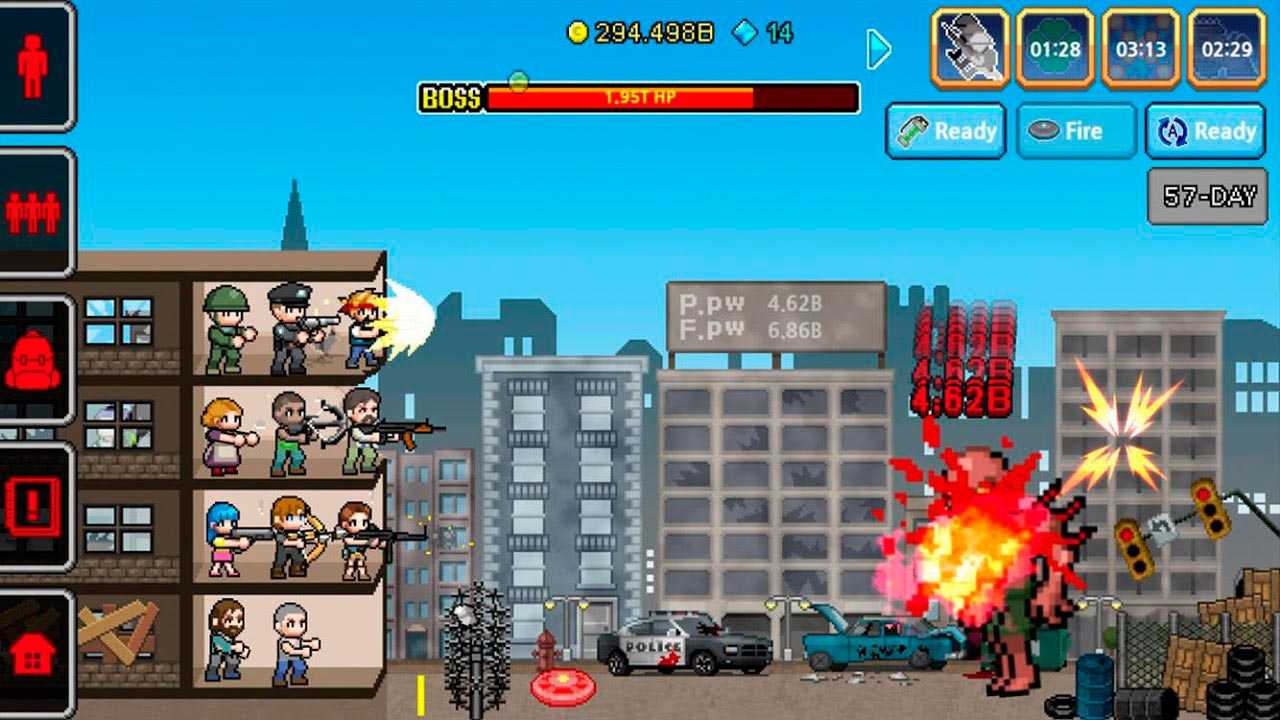Open the single survivor menu
Image resolution: width=1280 pixels, height=720 pixels.
click(33, 65)
